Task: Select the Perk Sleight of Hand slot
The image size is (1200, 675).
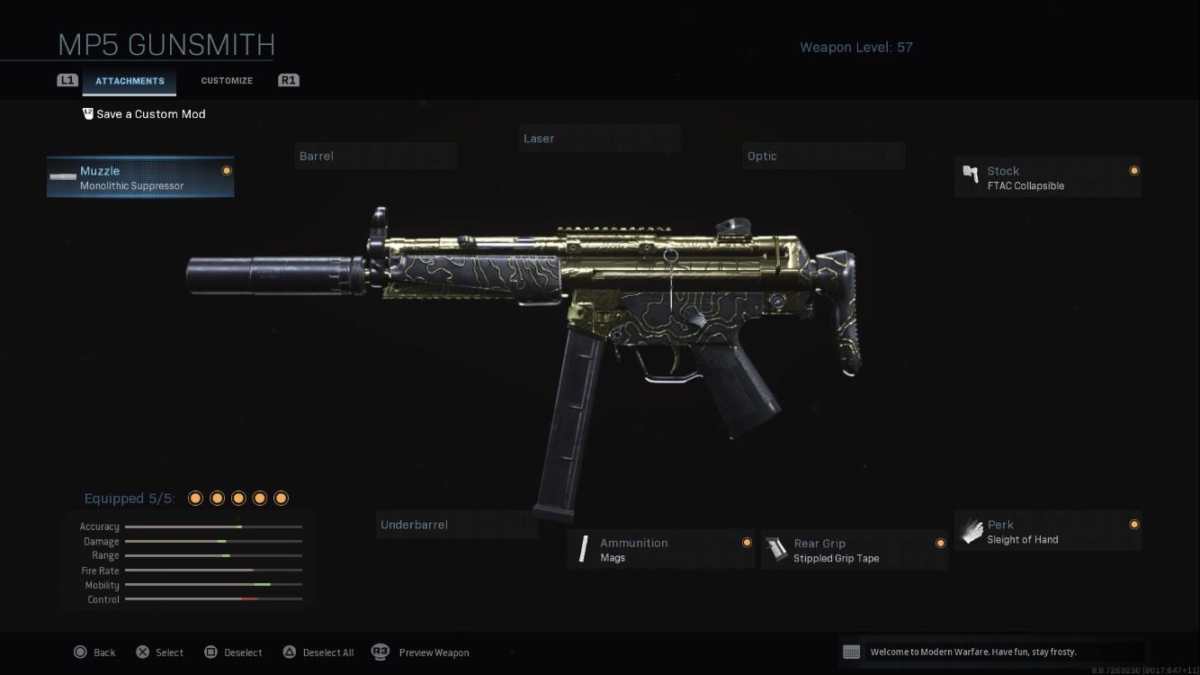Action: pyautogui.click(x=1047, y=531)
